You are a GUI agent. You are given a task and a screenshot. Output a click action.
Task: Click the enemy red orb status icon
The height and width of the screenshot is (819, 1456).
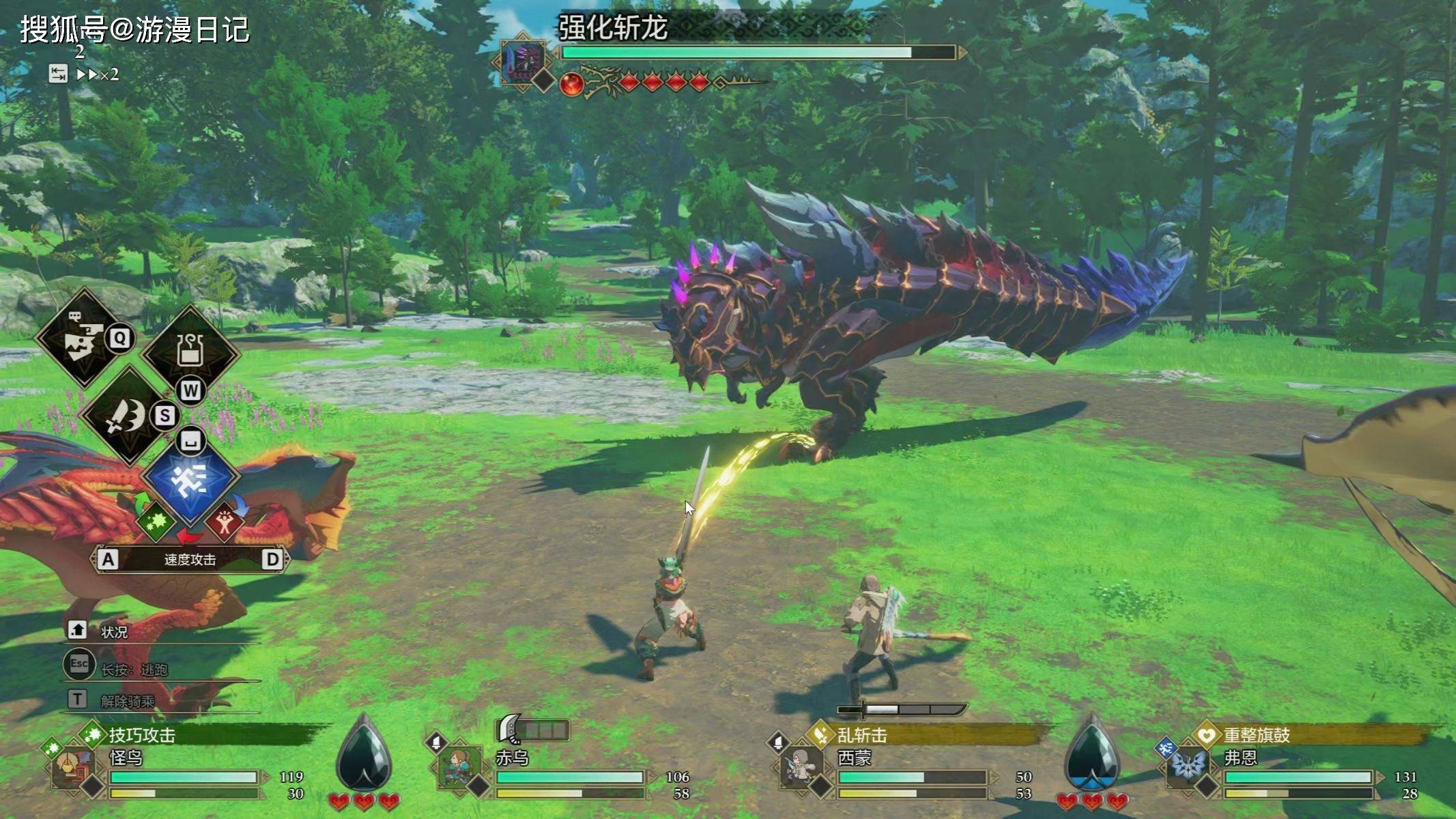[x=571, y=84]
